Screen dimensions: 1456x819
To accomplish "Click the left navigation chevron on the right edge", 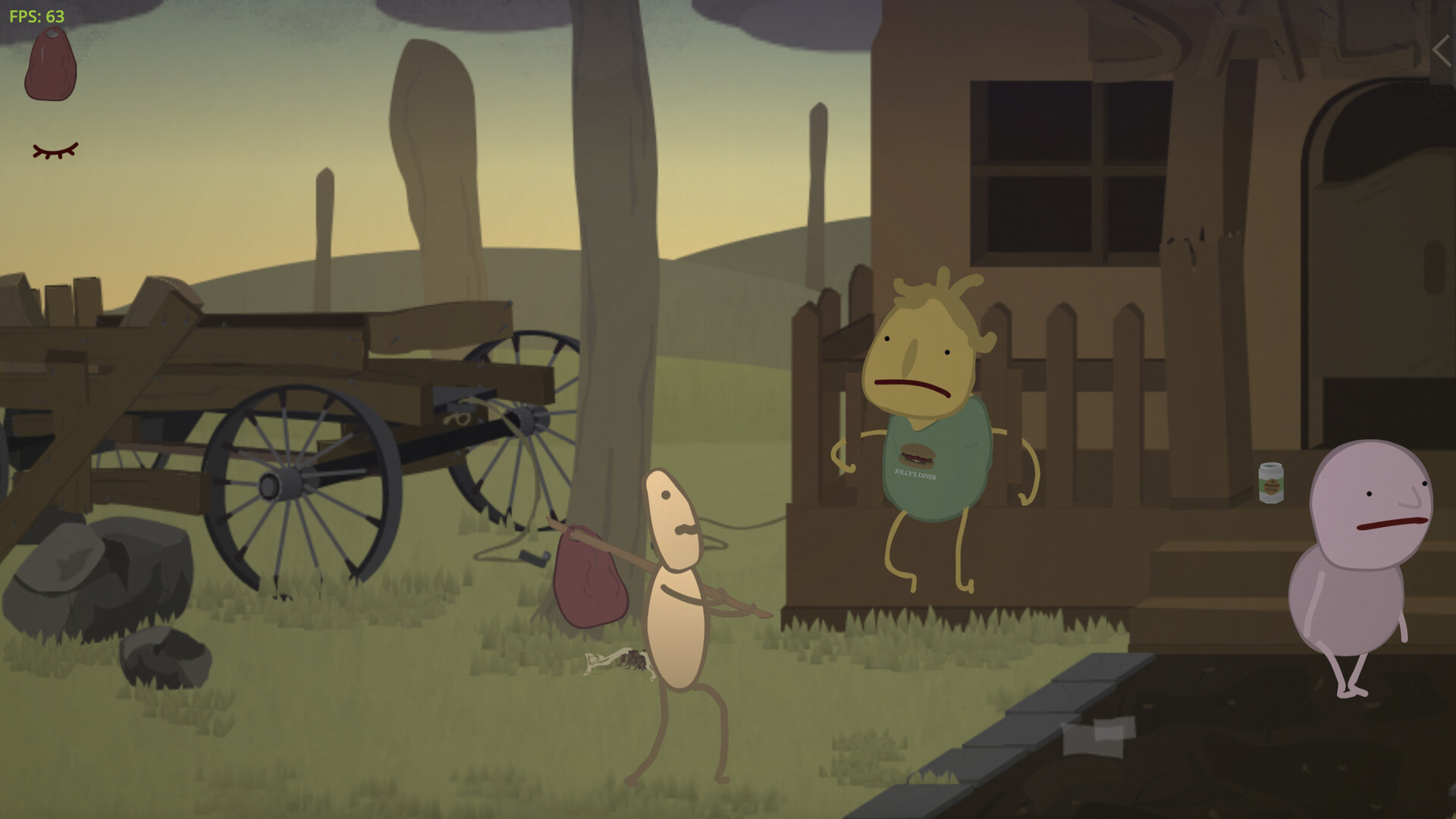I will pos(1440,50).
